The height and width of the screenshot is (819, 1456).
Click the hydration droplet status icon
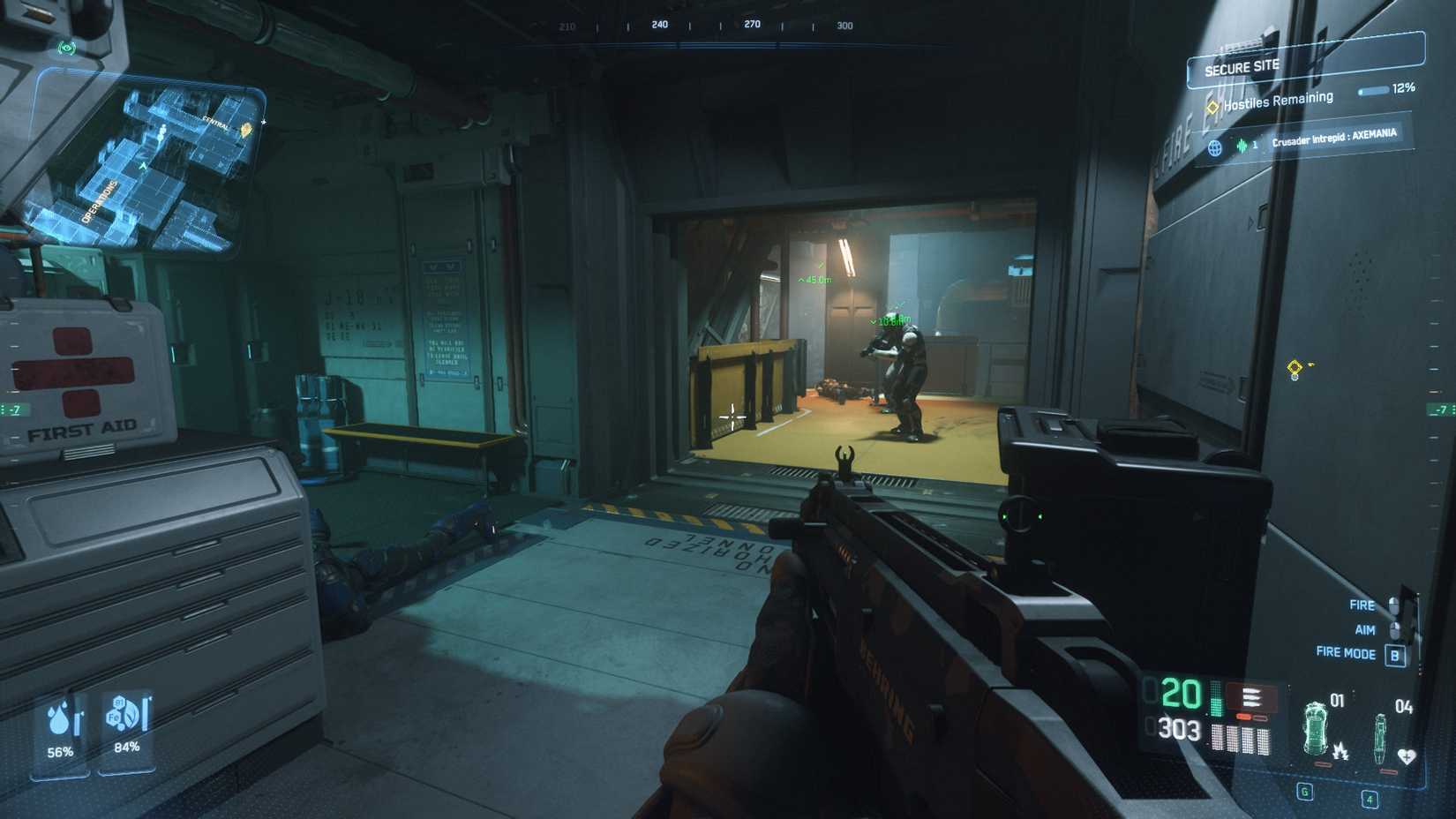[x=57, y=722]
